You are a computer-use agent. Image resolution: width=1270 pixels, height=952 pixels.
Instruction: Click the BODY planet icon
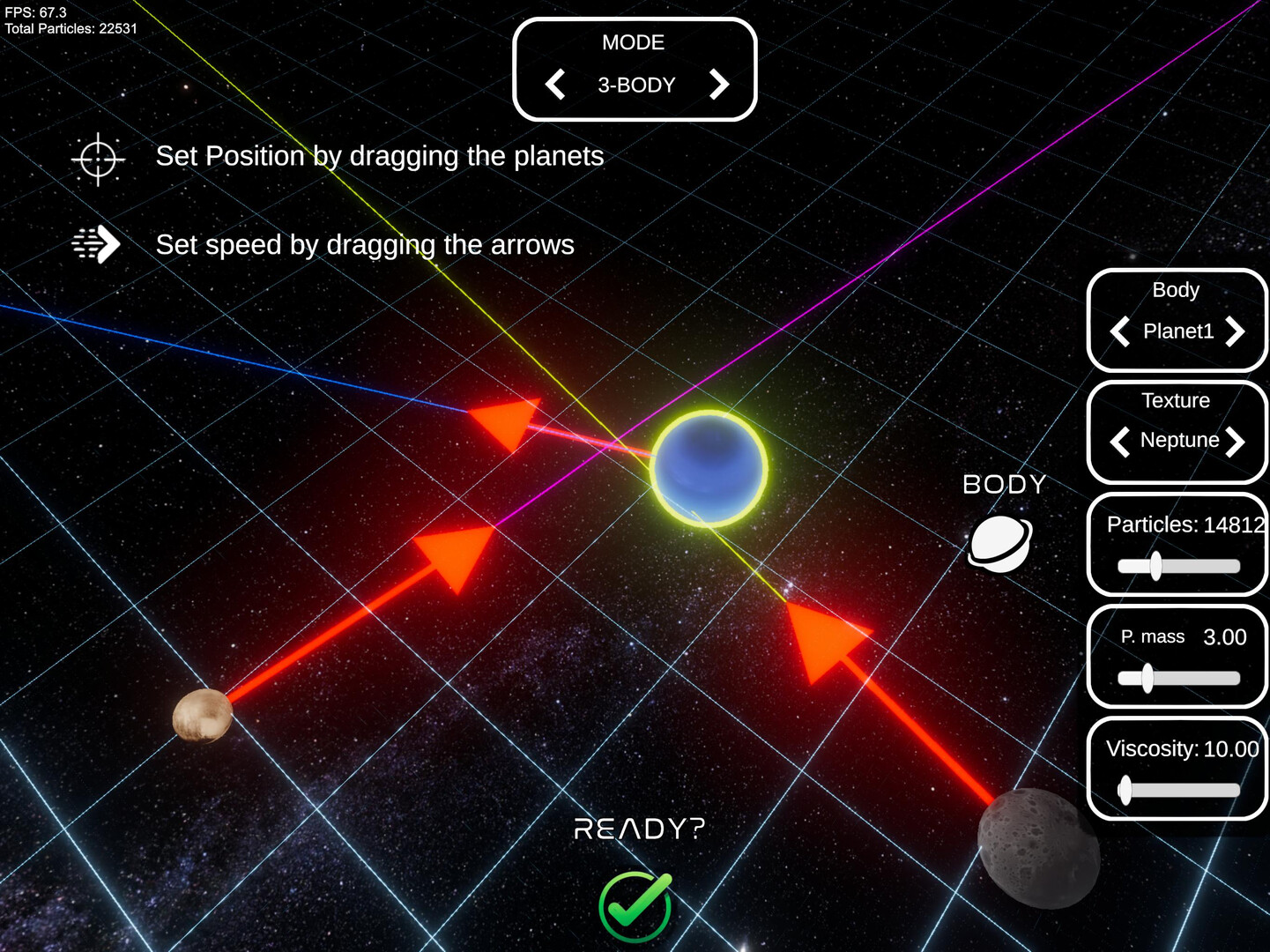(x=1000, y=544)
